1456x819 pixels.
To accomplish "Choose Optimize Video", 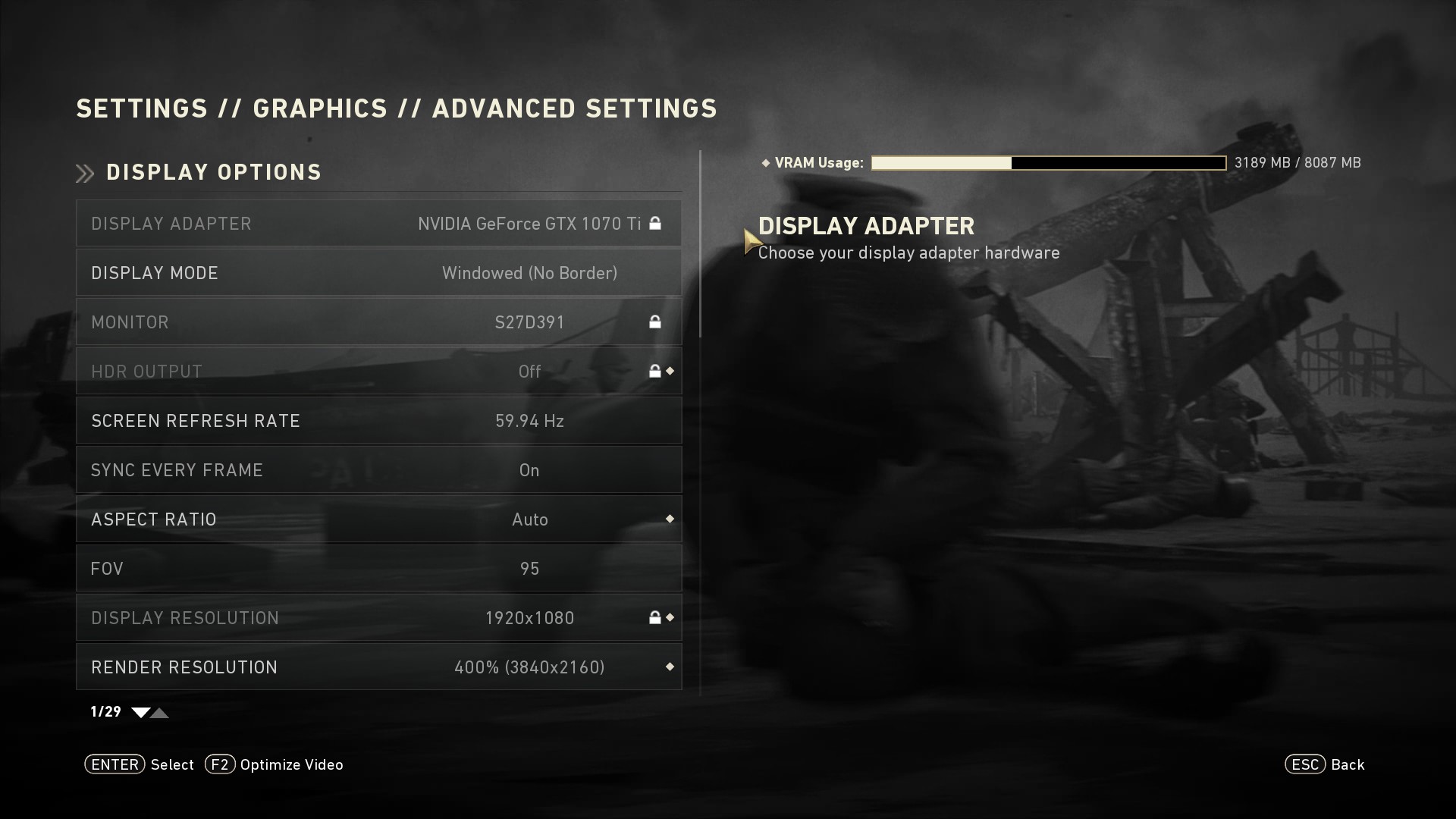I will tap(274, 764).
